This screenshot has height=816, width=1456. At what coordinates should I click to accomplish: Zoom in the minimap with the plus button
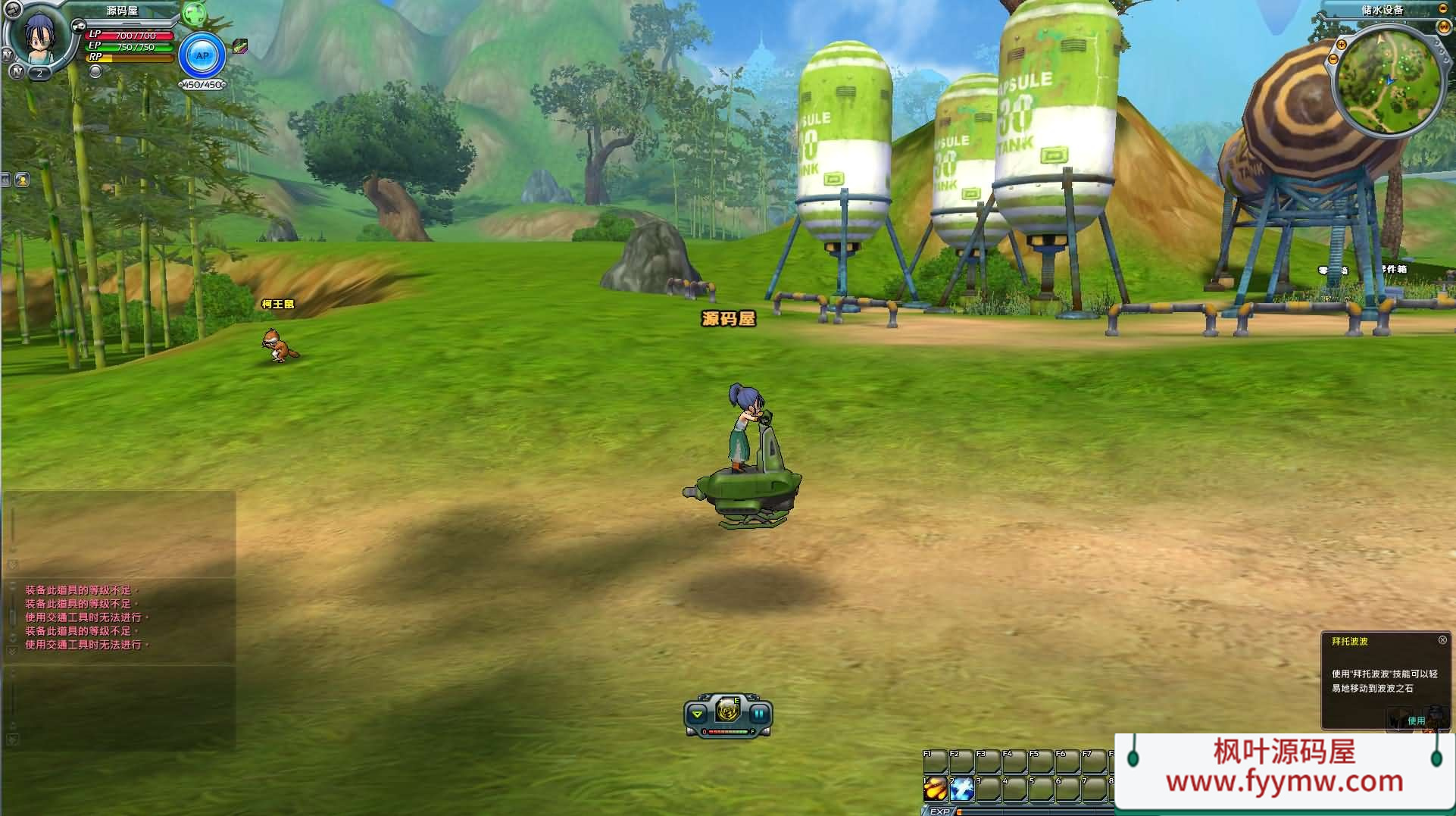point(1342,45)
